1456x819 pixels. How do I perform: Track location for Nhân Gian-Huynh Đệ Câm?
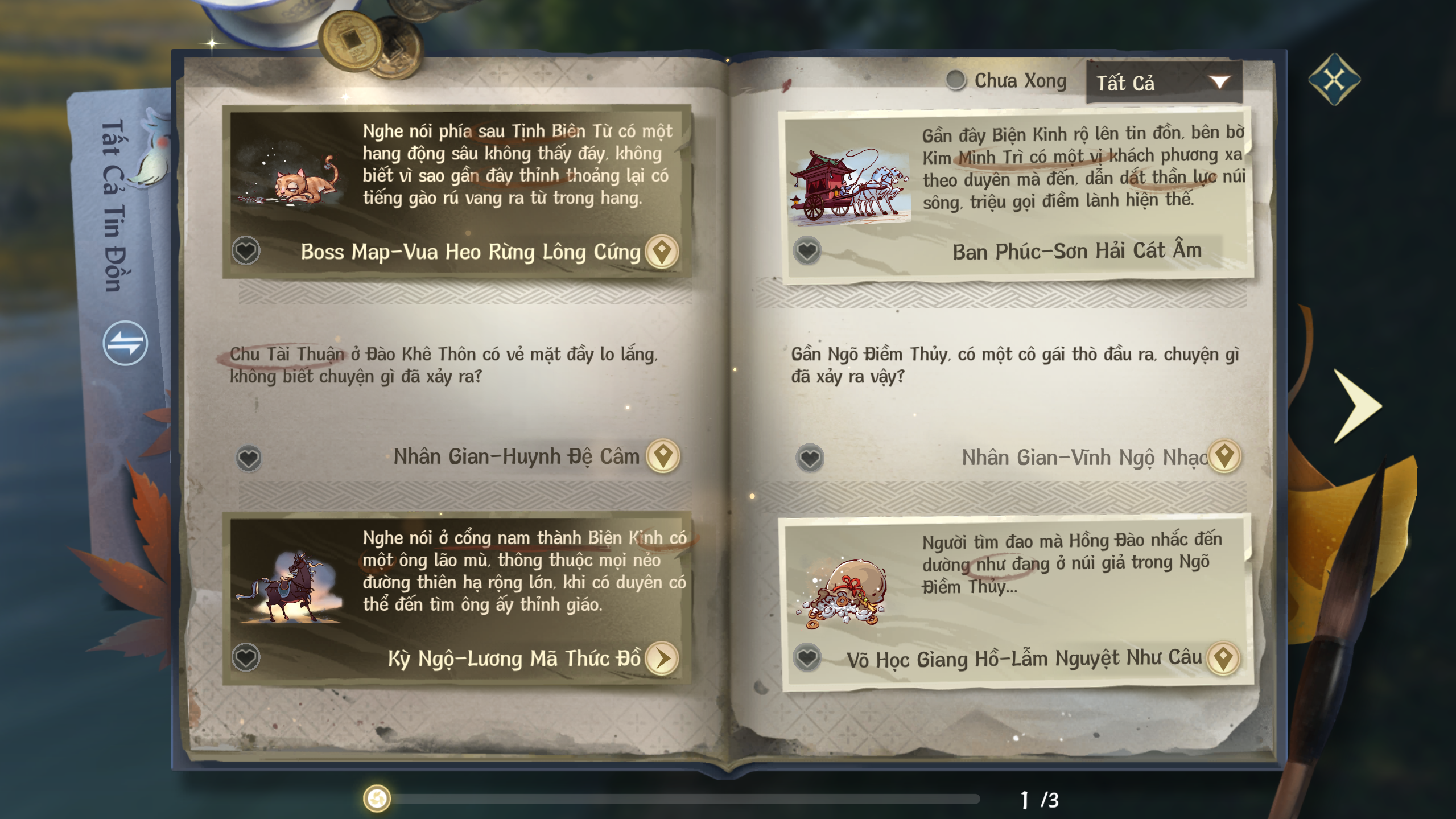(663, 456)
